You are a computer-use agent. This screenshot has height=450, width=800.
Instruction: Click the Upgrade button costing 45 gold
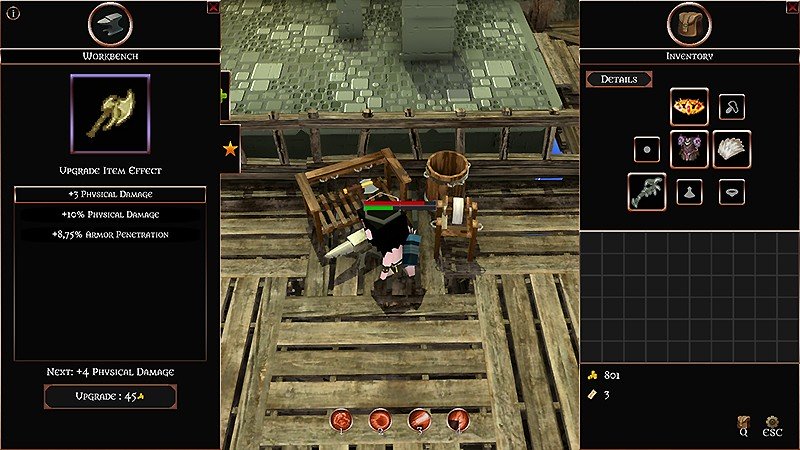click(110, 396)
